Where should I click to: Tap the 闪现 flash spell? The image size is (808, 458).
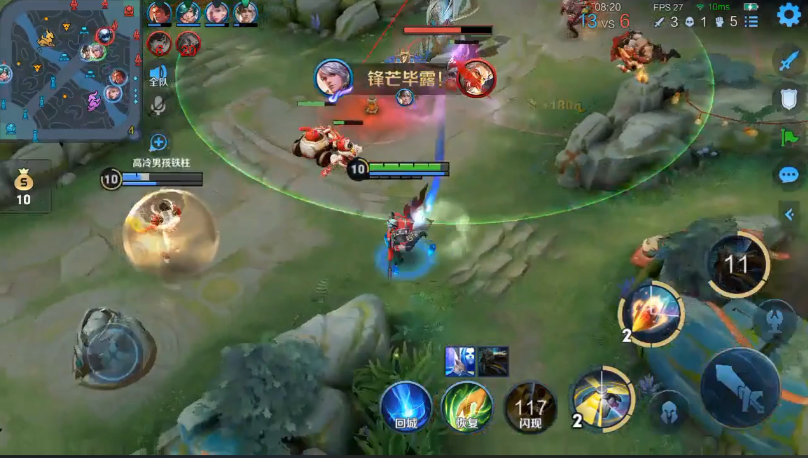coord(530,407)
